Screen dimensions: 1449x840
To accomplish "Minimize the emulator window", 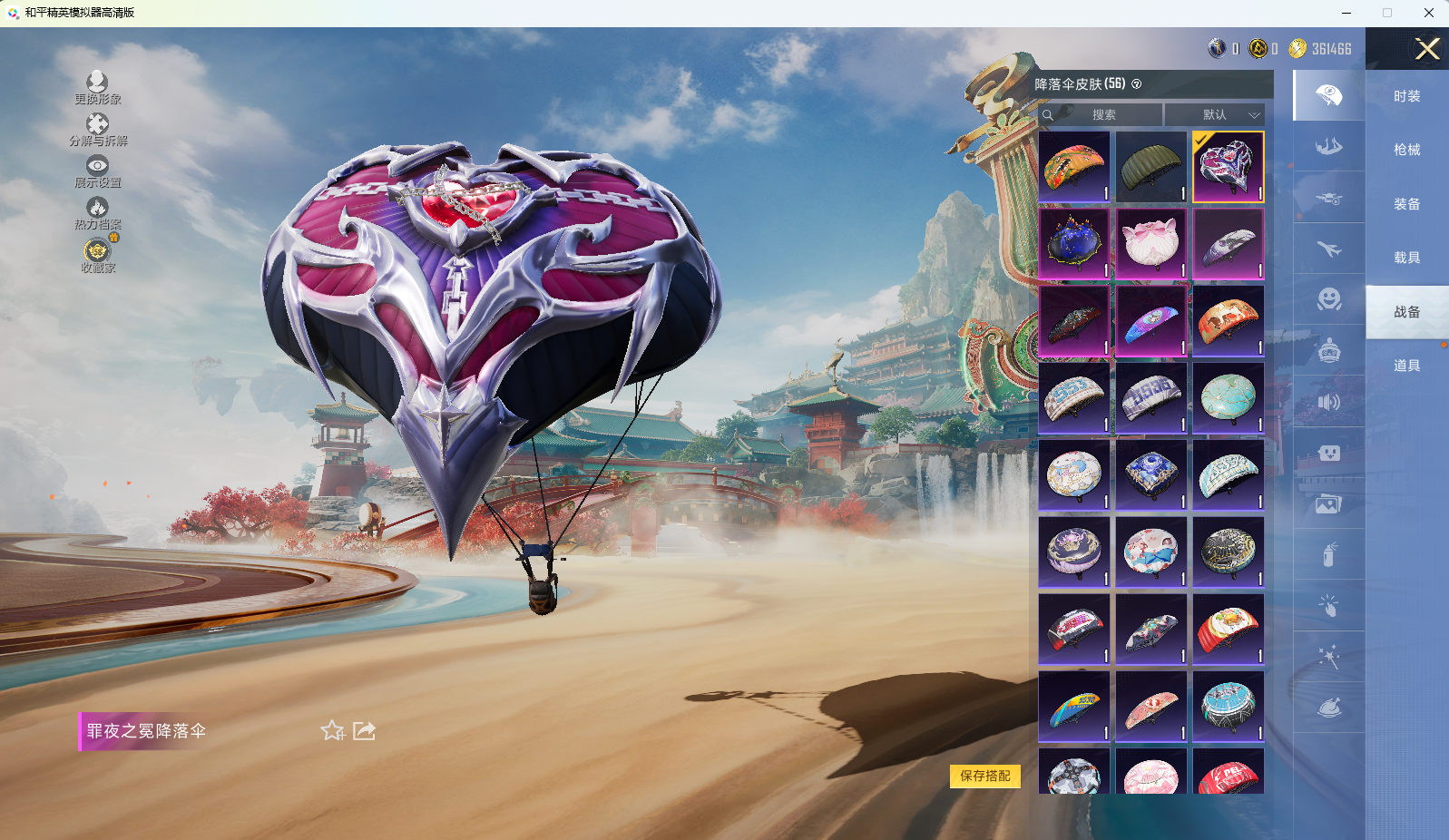I will pos(1346,13).
